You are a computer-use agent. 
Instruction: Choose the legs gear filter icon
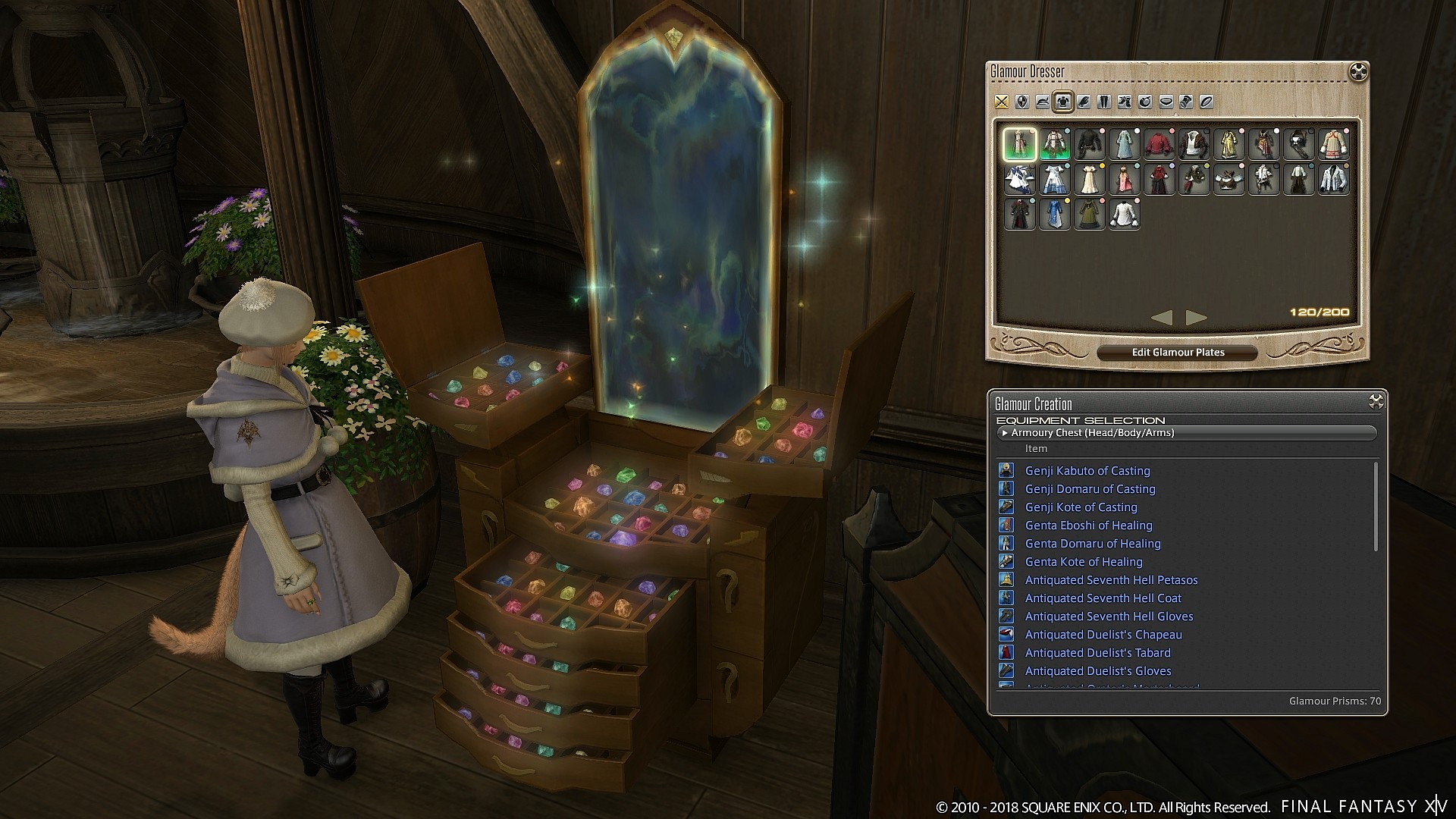coord(1104,102)
